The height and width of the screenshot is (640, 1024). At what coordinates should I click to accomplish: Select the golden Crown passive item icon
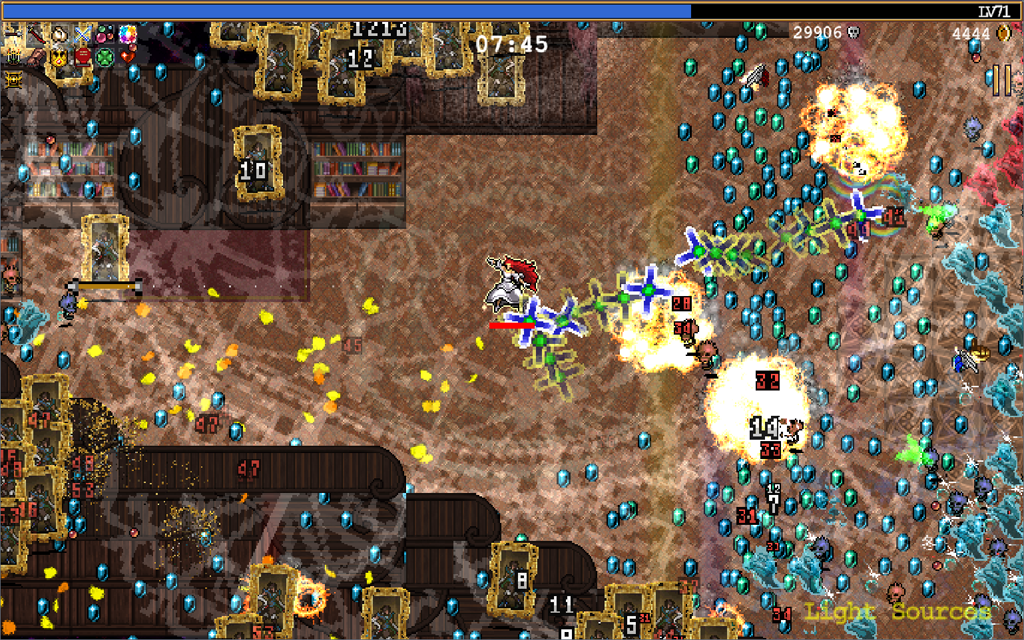pyautogui.click(x=59, y=57)
